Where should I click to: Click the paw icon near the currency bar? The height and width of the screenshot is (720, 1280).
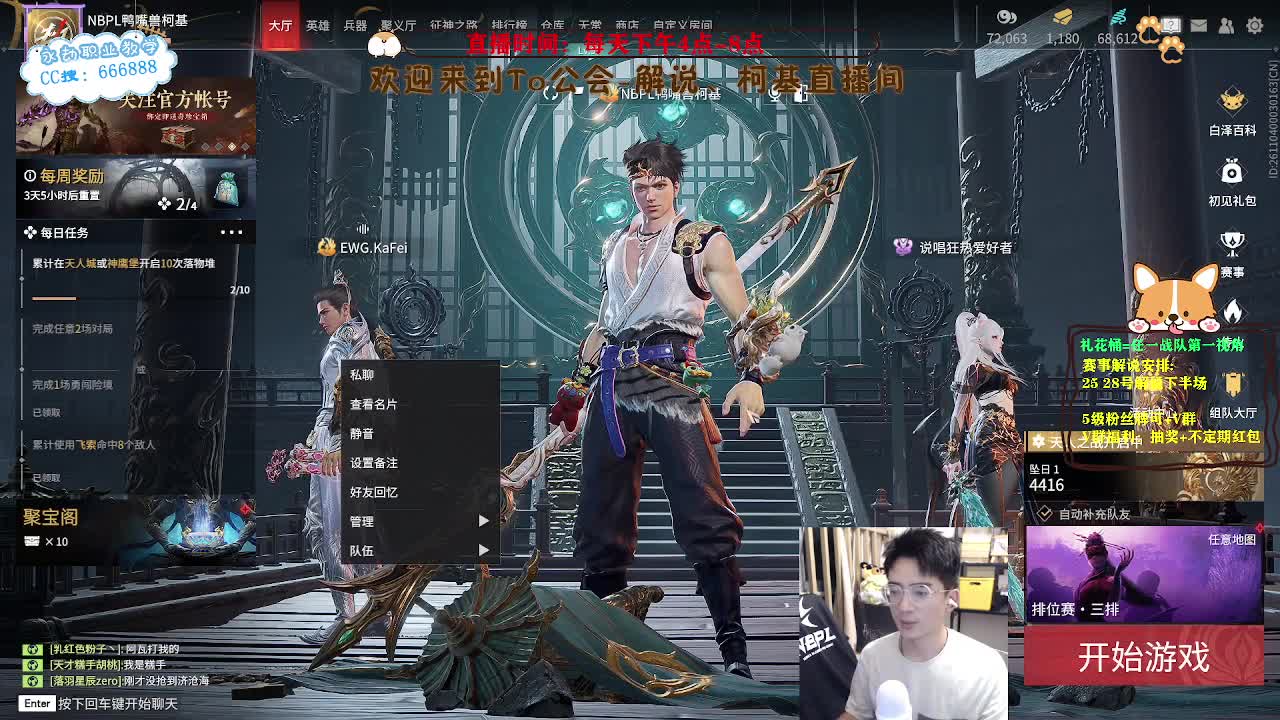(x=1148, y=24)
